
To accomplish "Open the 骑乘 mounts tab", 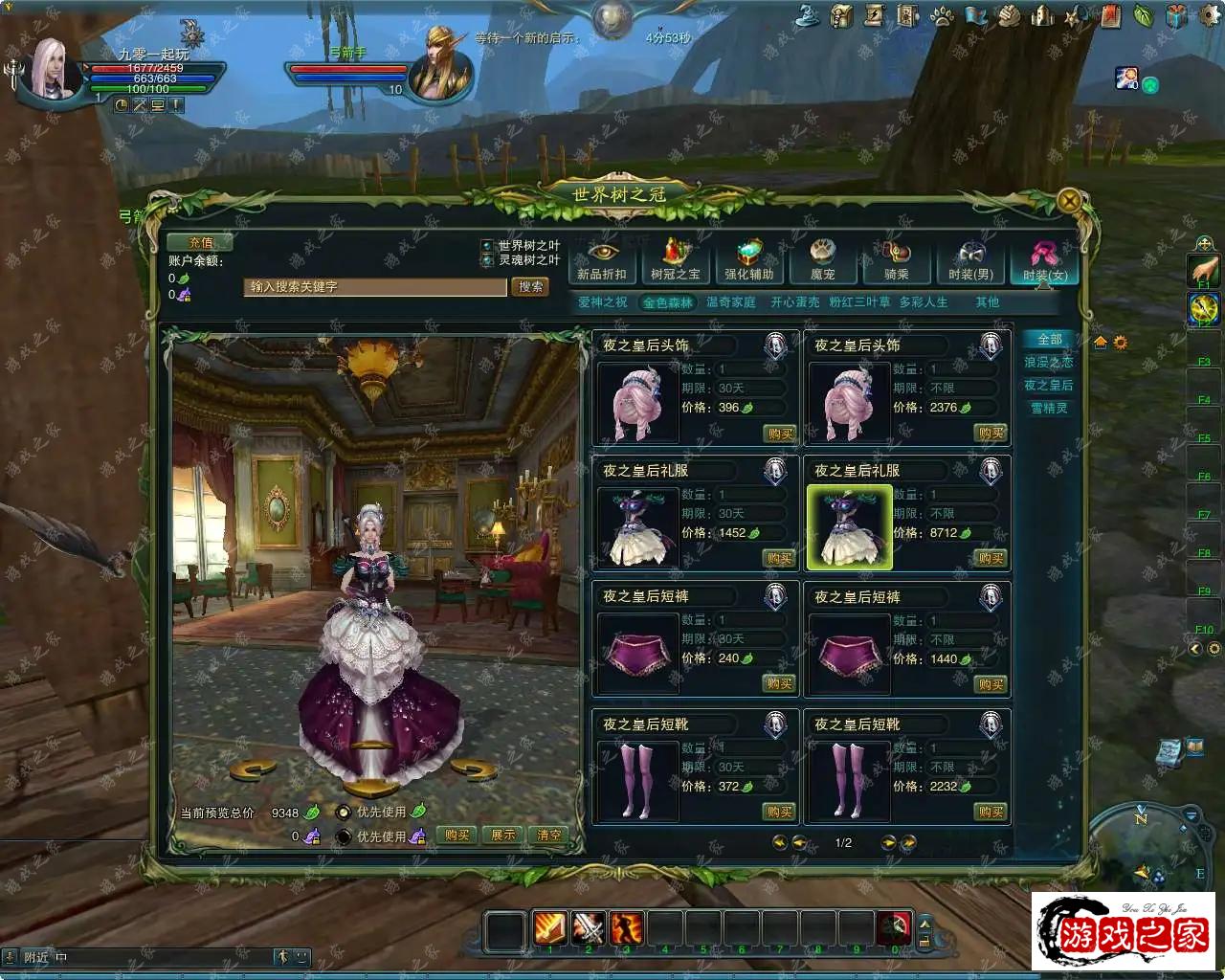I will coord(897,261).
